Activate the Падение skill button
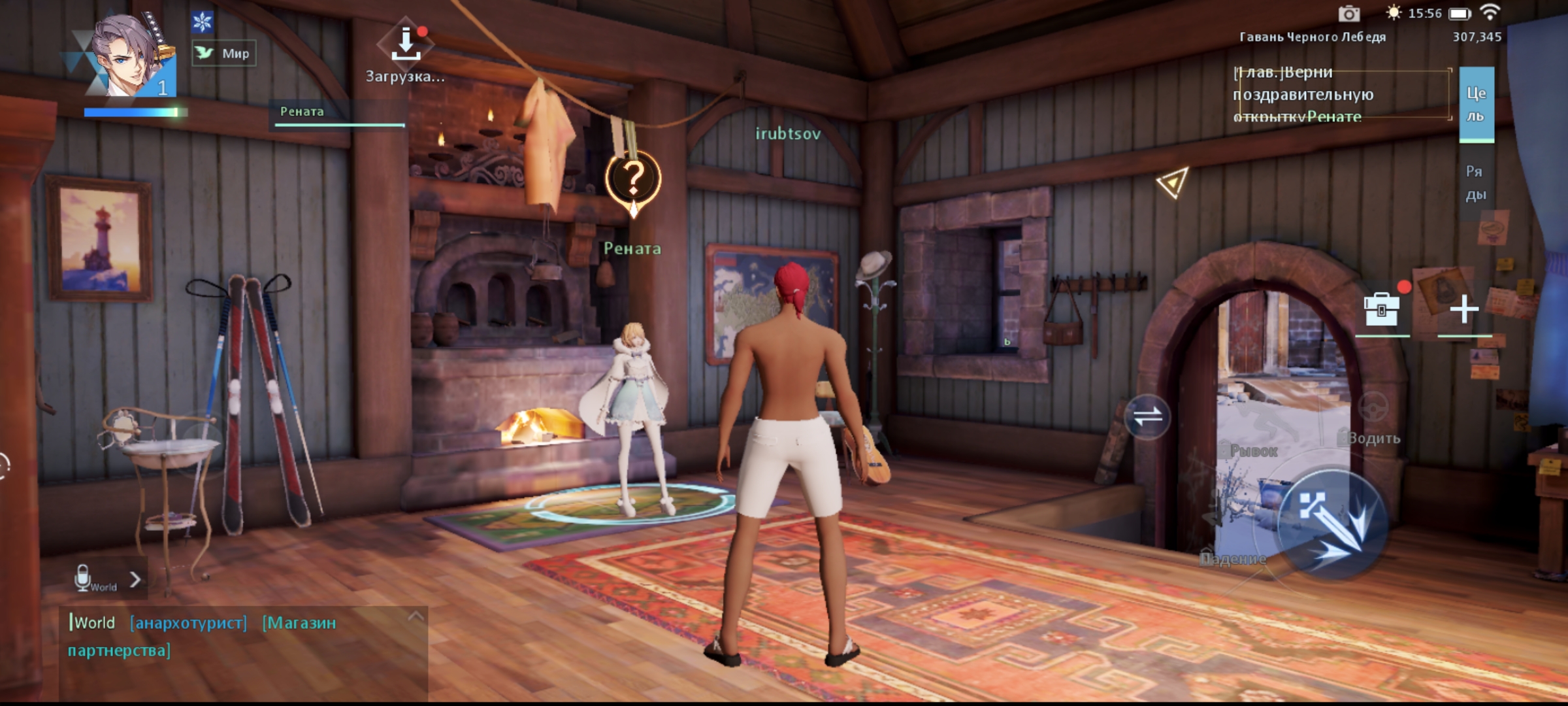Screen dimensions: 1568x706 pyautogui.click(x=1232, y=558)
